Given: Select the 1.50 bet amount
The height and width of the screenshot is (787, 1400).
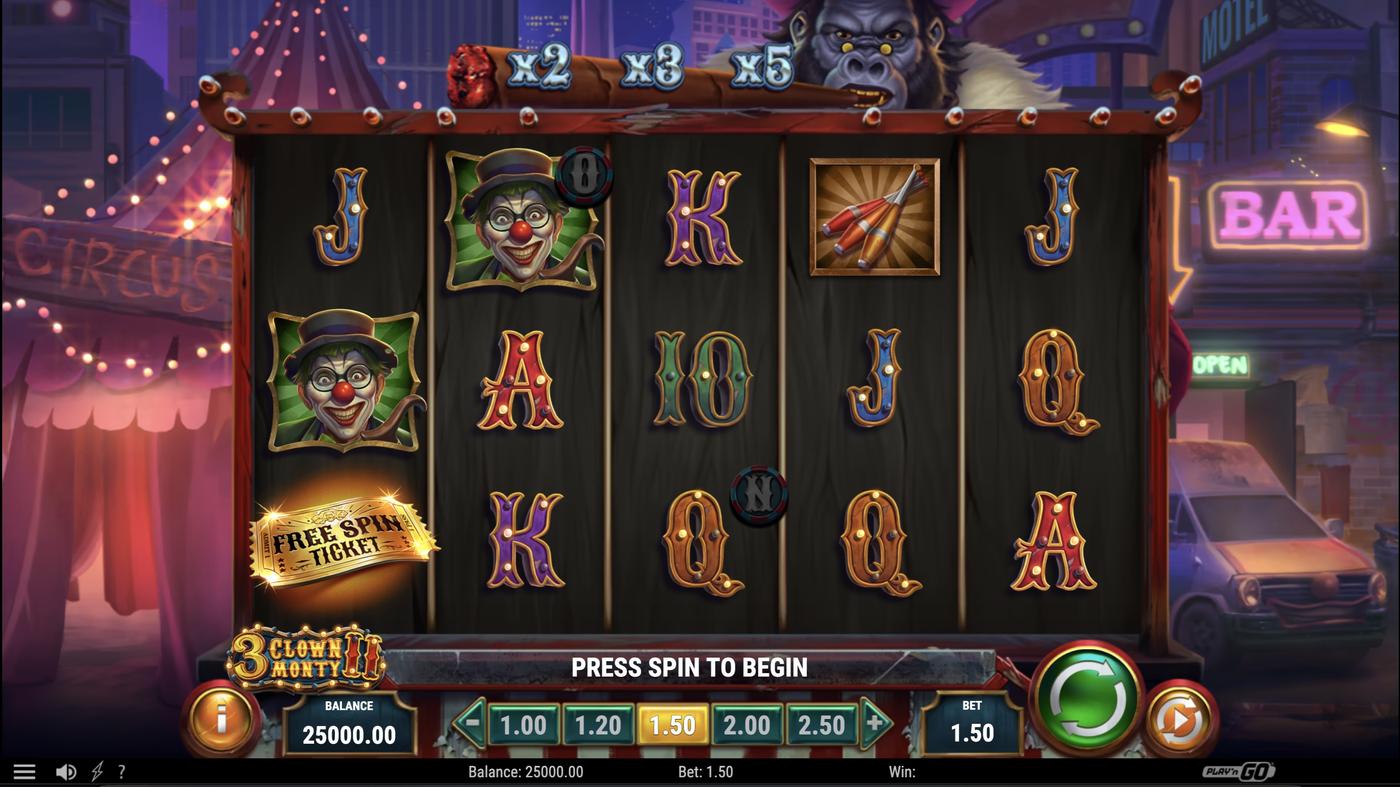Looking at the screenshot, I should 674,724.
